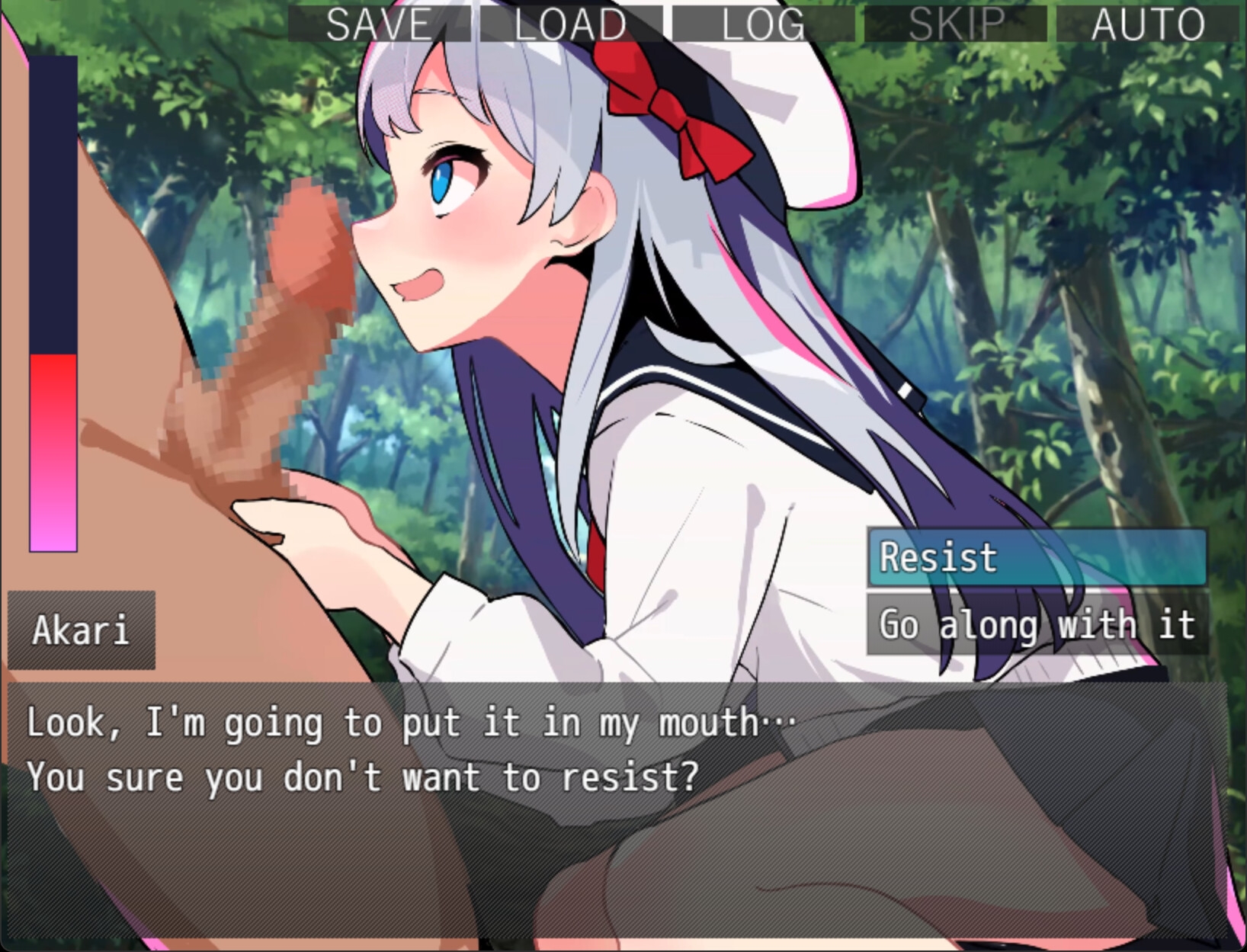Disable SKIP mode
The image size is (1247, 952).
(956, 23)
